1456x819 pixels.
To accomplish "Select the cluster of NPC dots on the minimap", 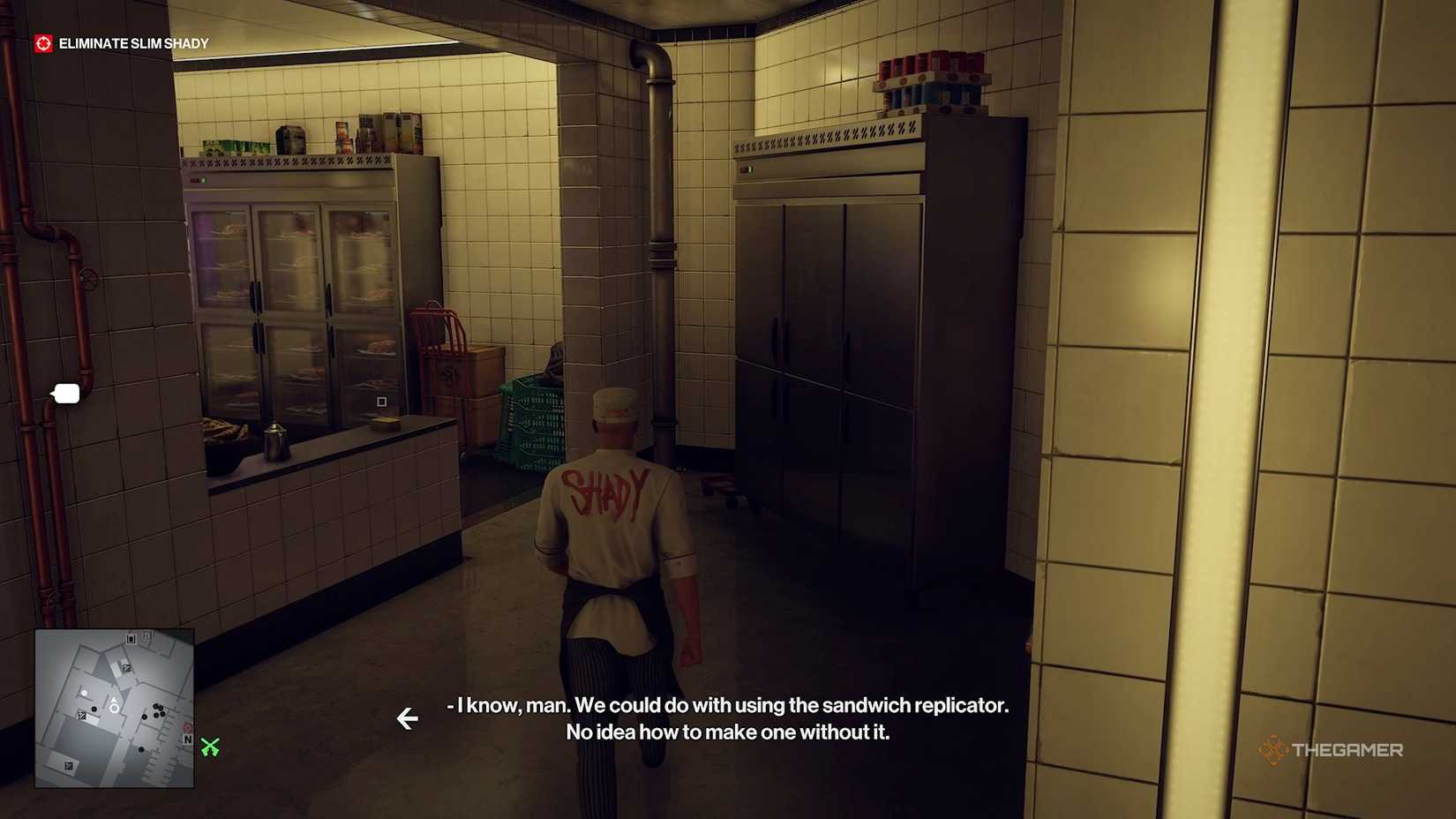I will (158, 710).
